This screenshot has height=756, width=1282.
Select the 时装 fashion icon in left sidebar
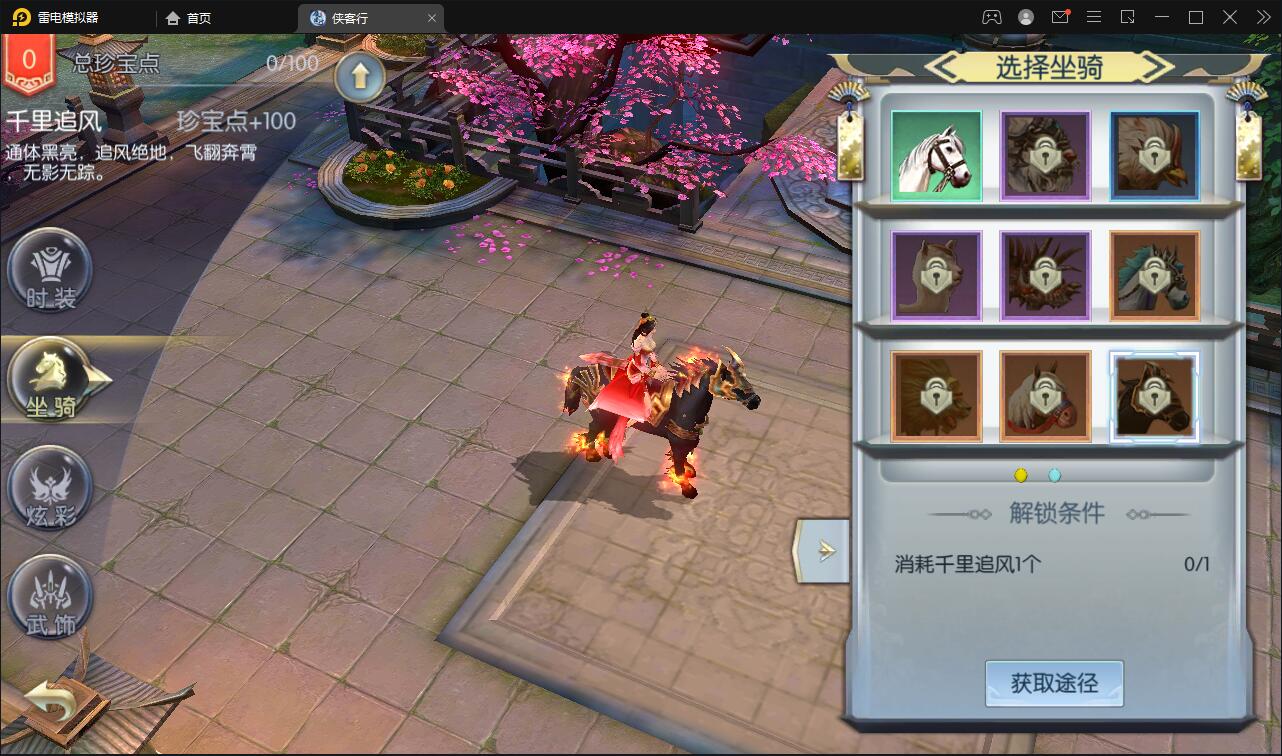click(x=50, y=270)
